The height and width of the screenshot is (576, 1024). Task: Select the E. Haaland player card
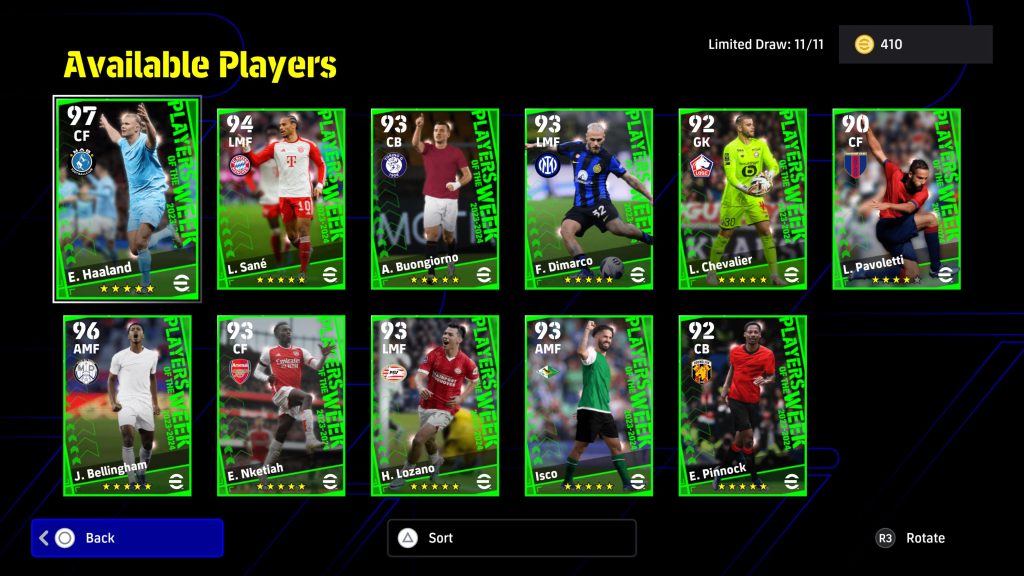click(x=127, y=198)
